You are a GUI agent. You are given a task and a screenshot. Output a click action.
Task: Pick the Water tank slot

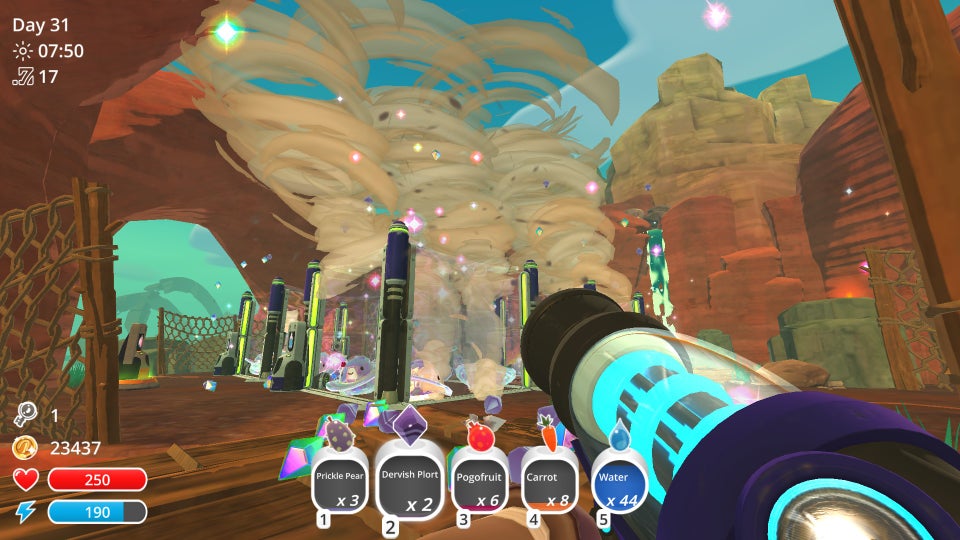619,485
